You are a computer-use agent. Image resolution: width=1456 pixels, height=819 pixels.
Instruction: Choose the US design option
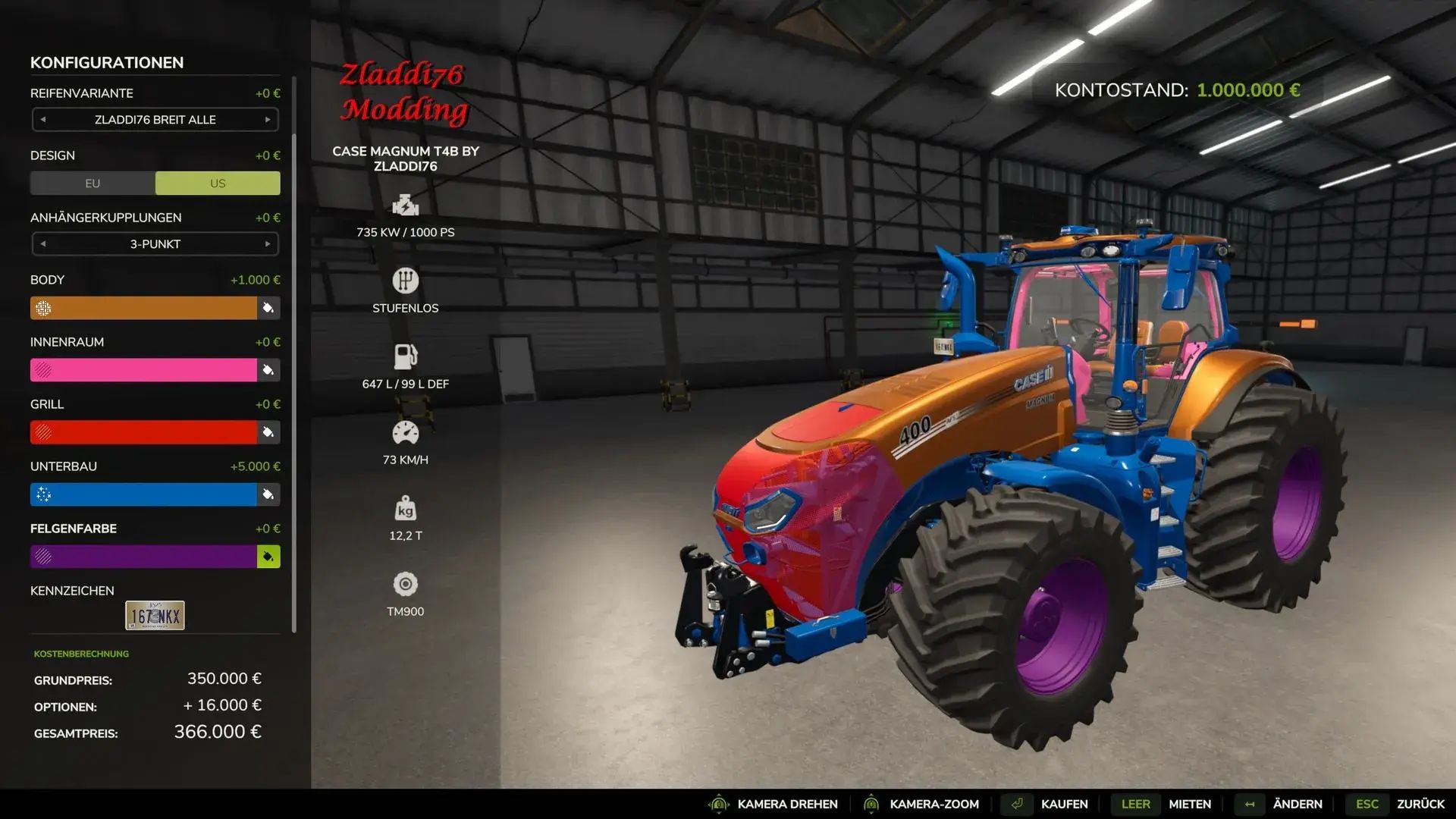tap(218, 184)
